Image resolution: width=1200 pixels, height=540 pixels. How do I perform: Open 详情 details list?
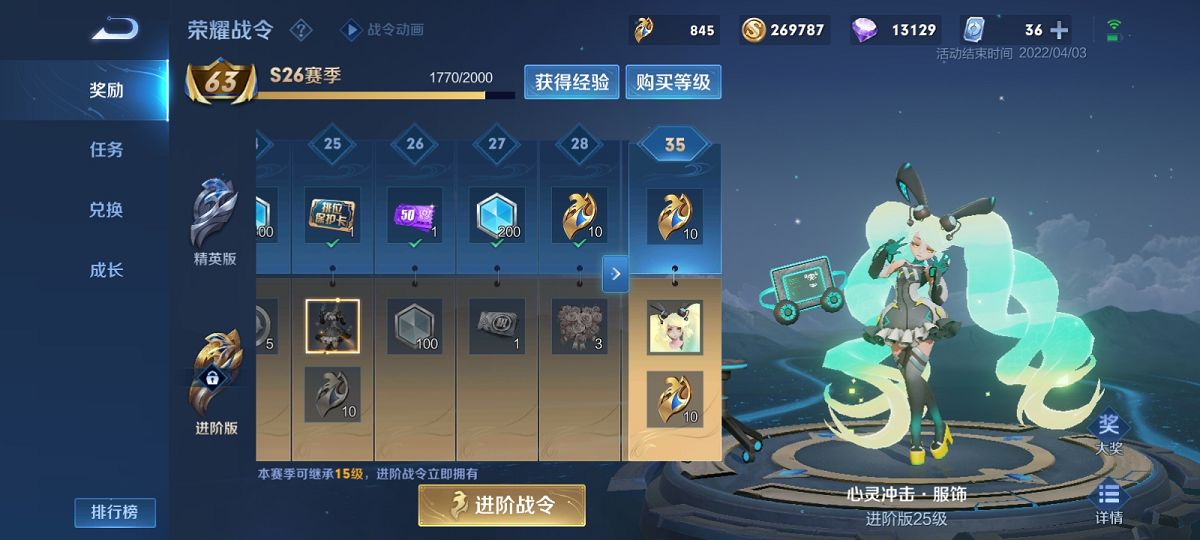[1108, 503]
